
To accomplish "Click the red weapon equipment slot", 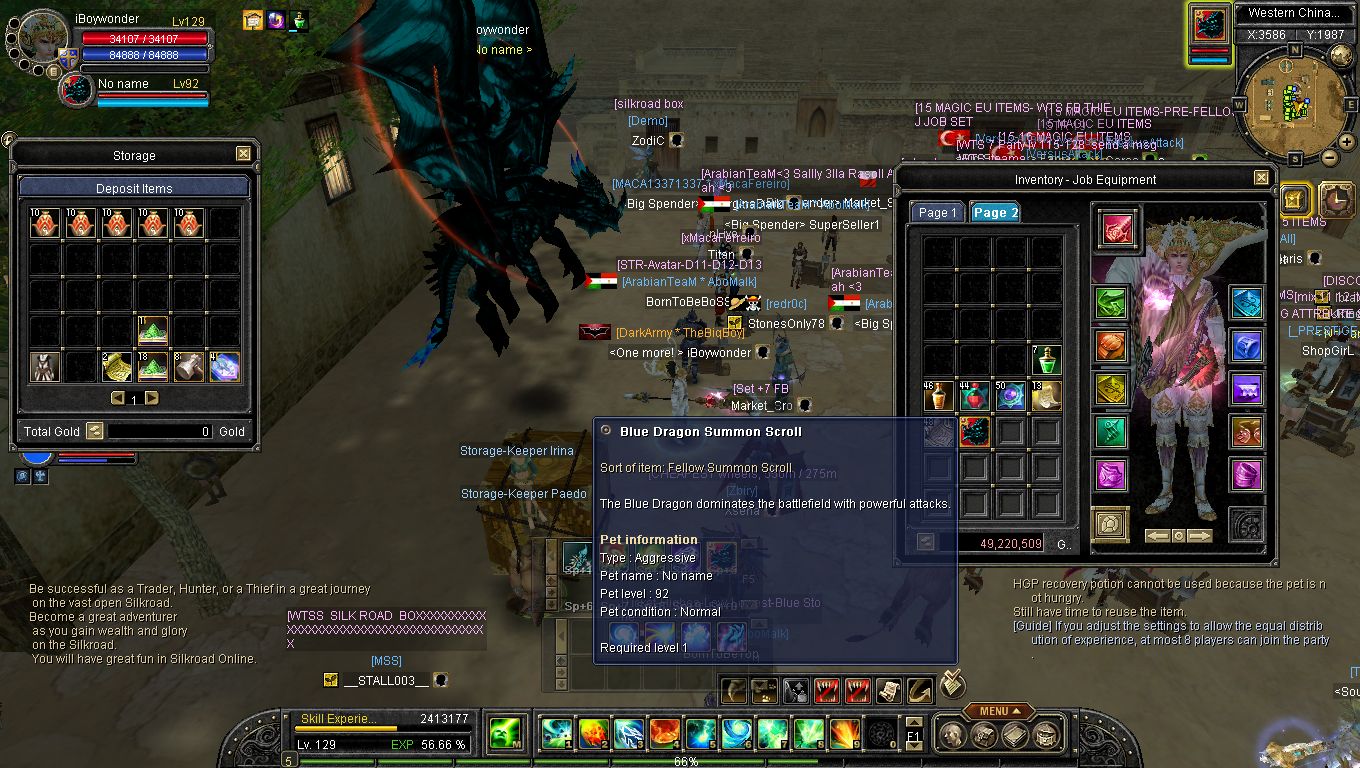I will tap(1117, 228).
